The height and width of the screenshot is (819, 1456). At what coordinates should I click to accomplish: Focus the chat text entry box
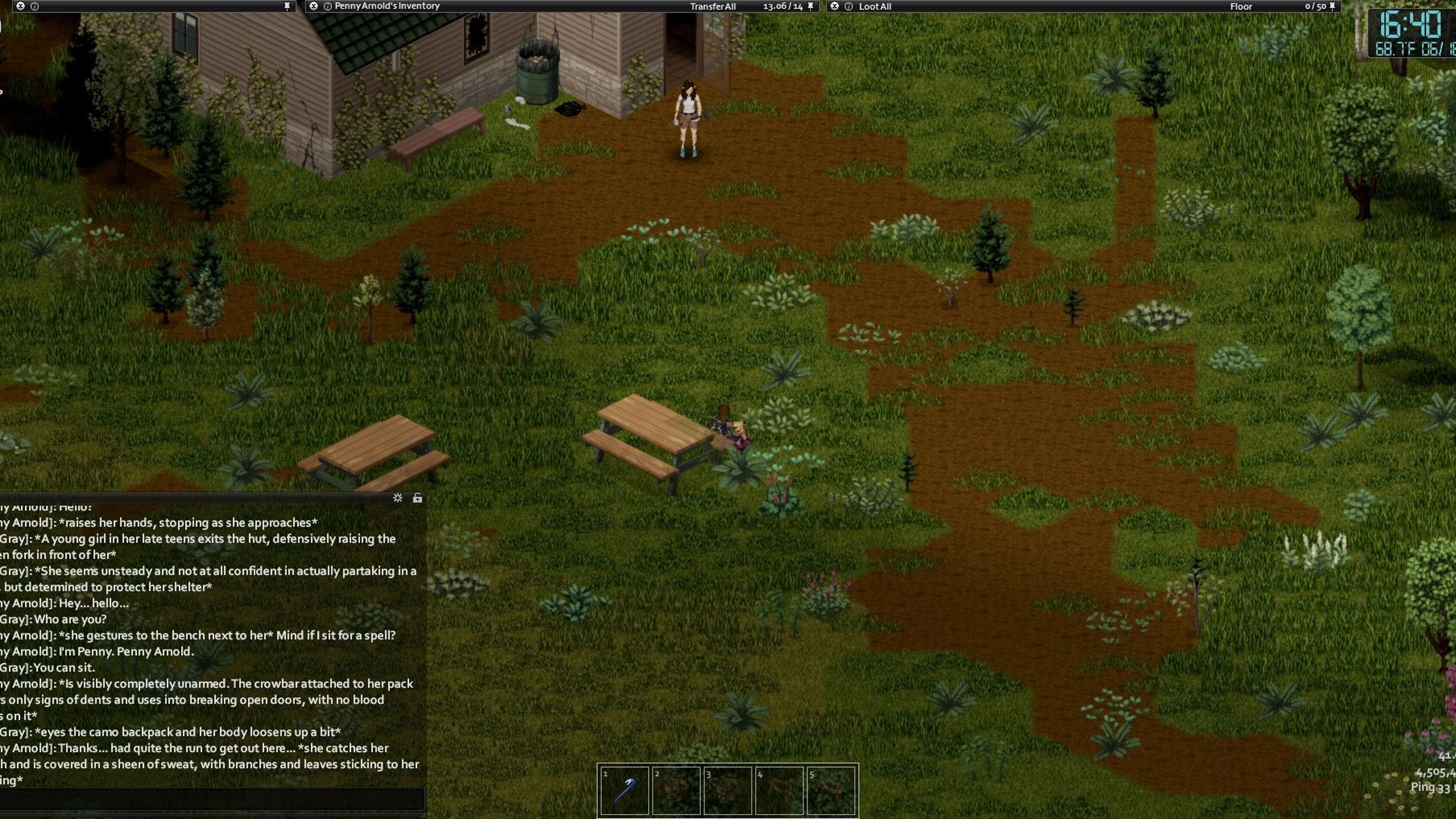212,799
